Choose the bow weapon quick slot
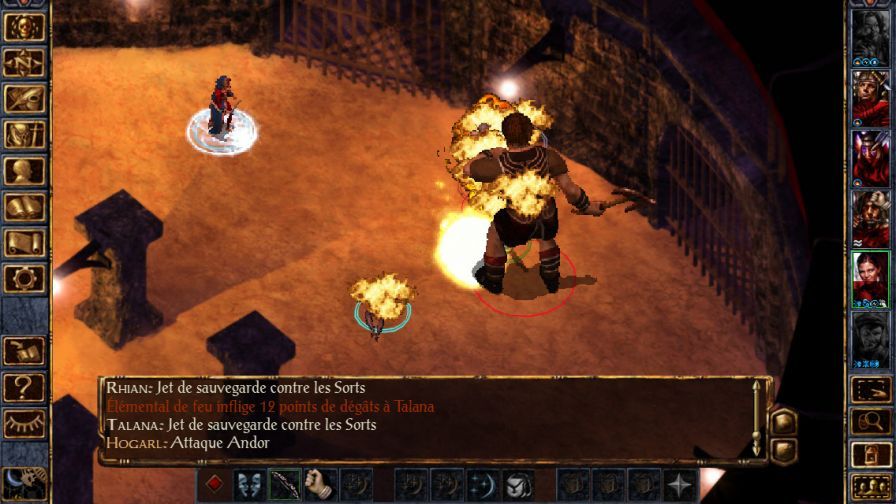This screenshot has height=504, width=896. tap(285, 485)
